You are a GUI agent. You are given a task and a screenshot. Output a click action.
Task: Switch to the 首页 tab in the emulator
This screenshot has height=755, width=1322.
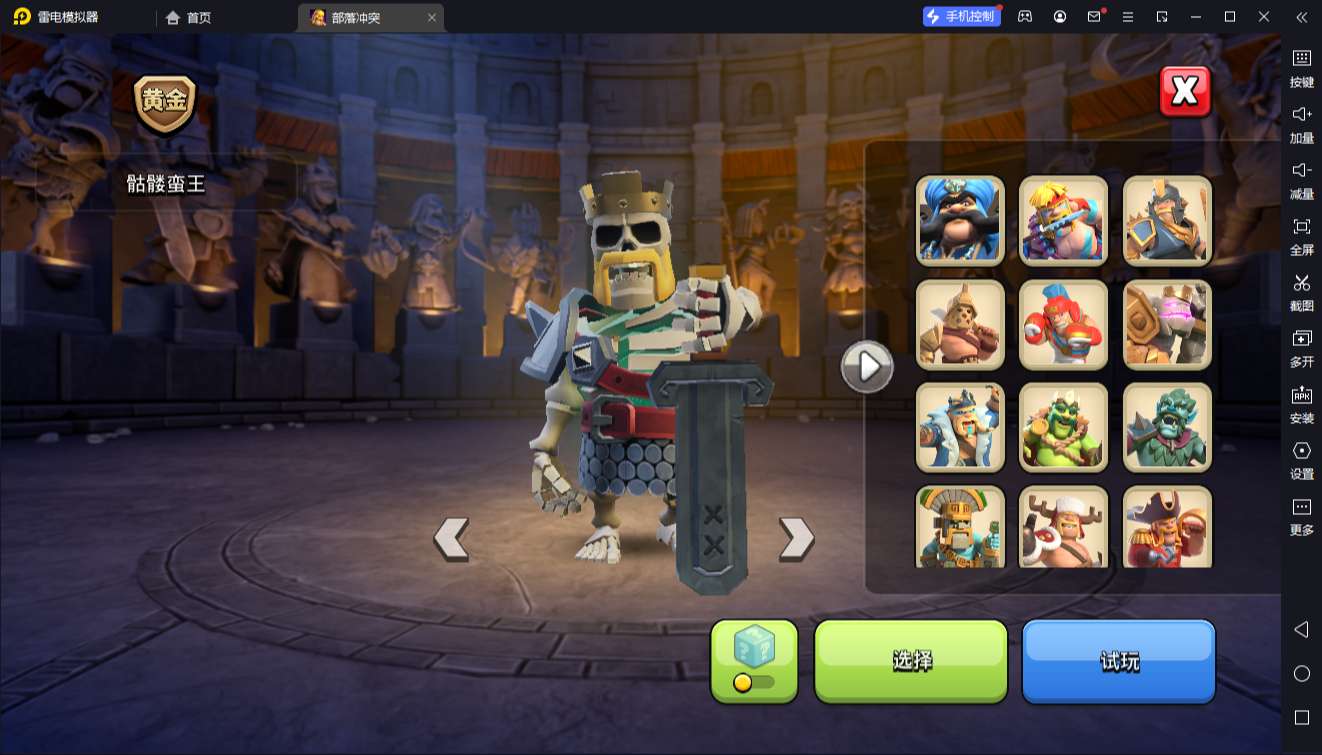point(190,17)
